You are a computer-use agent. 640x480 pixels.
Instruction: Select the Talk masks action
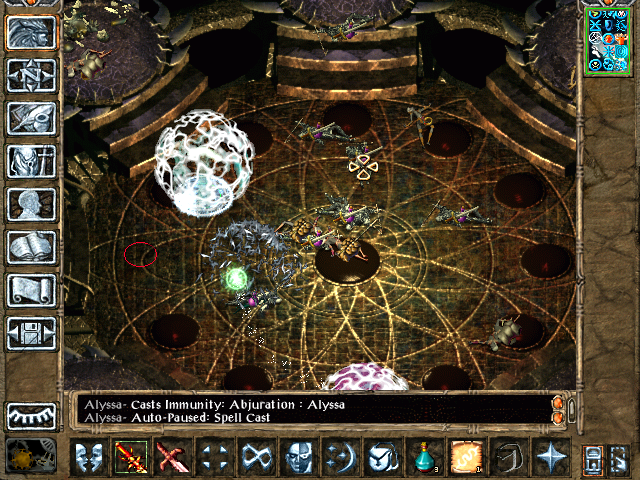point(89,458)
